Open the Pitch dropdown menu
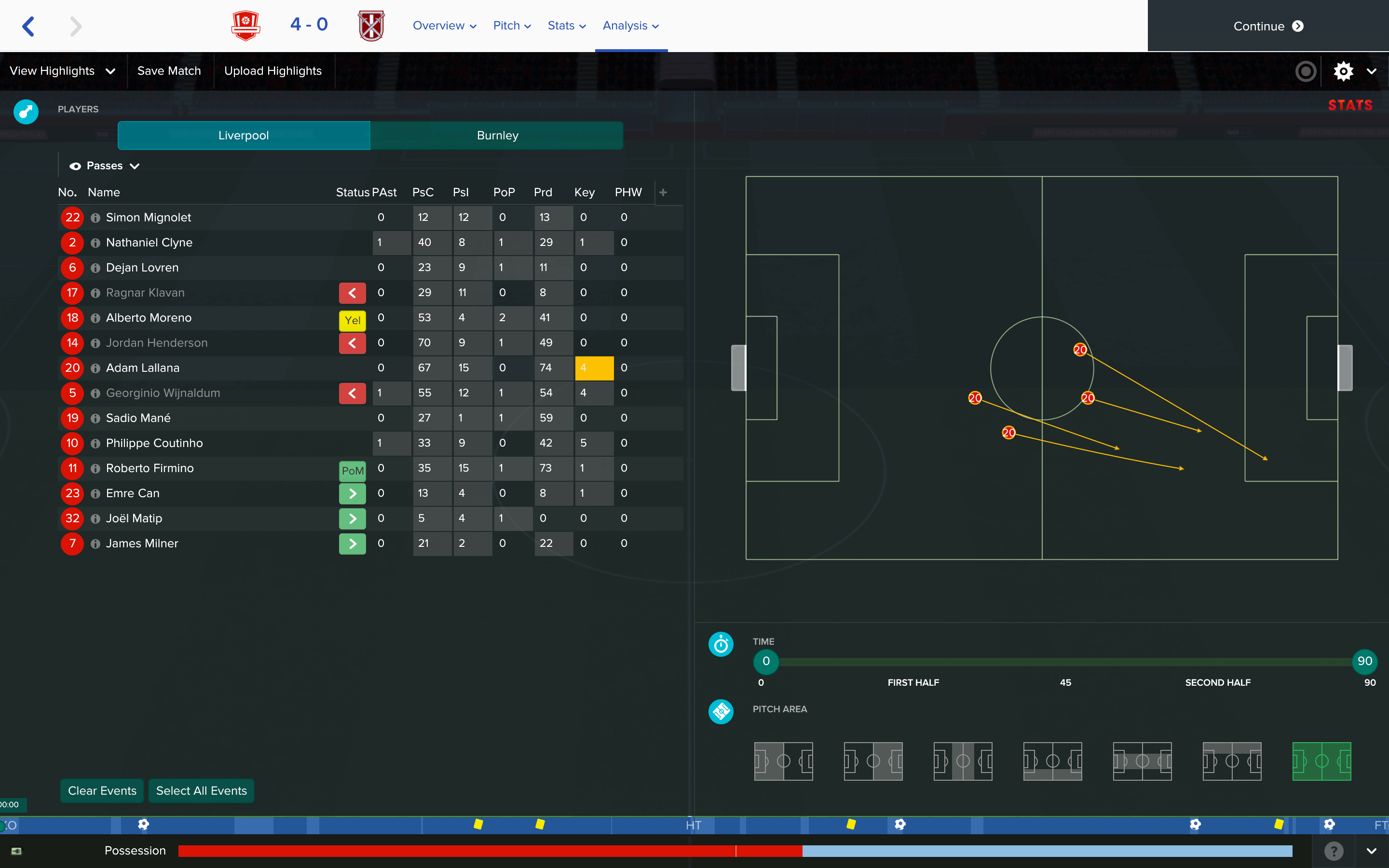The height and width of the screenshot is (868, 1389). click(x=511, y=26)
